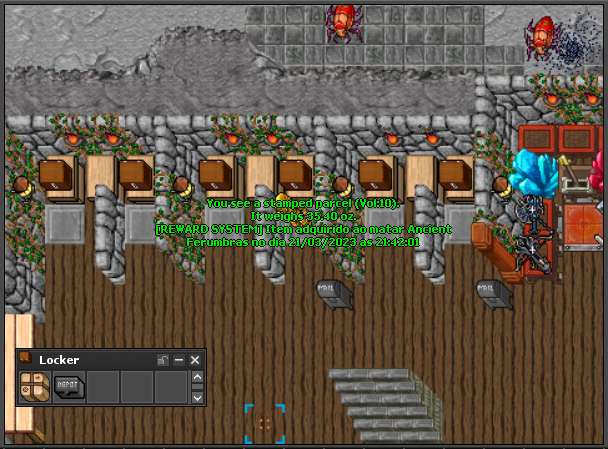Open the Depot chest slot
Screen dimensions: 608x449
[69, 386]
